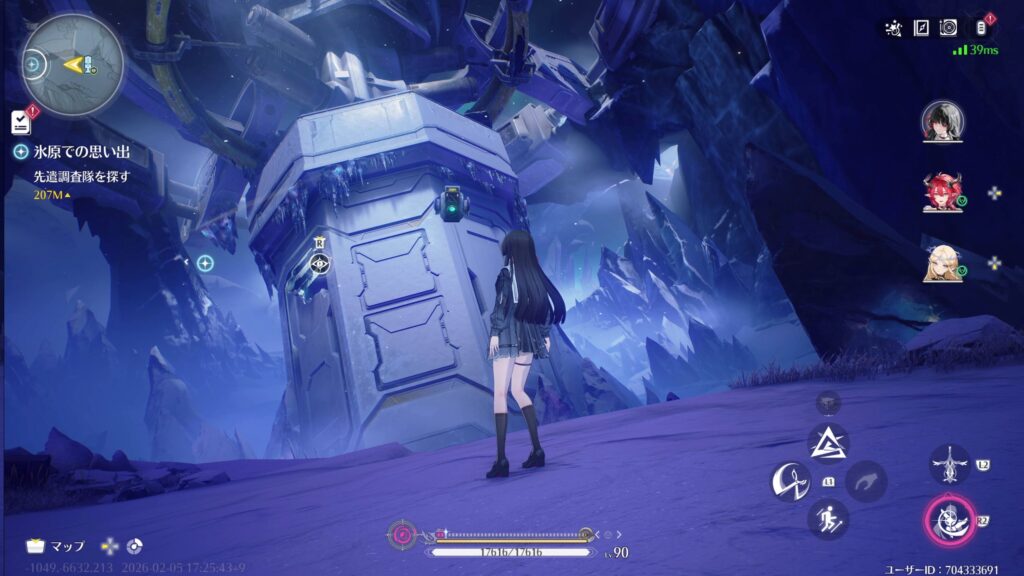Tap the small faded icon above the triangle skill
This screenshot has height=576, width=1024.
pos(828,402)
